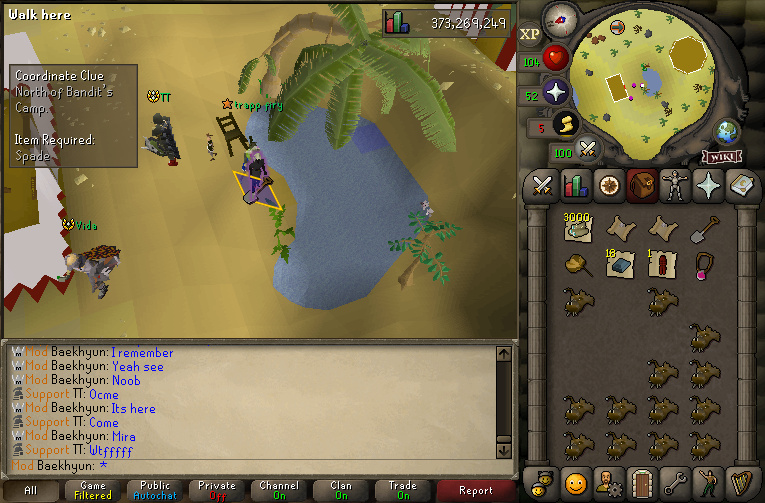
Task: Open the Public chat filter tab
Action: 155,490
